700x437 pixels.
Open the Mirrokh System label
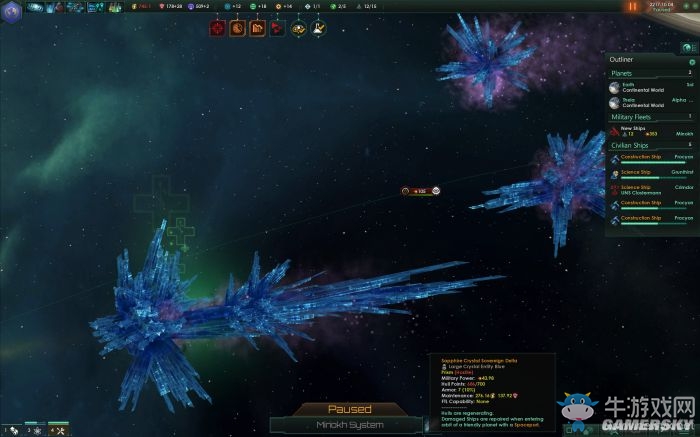350,424
